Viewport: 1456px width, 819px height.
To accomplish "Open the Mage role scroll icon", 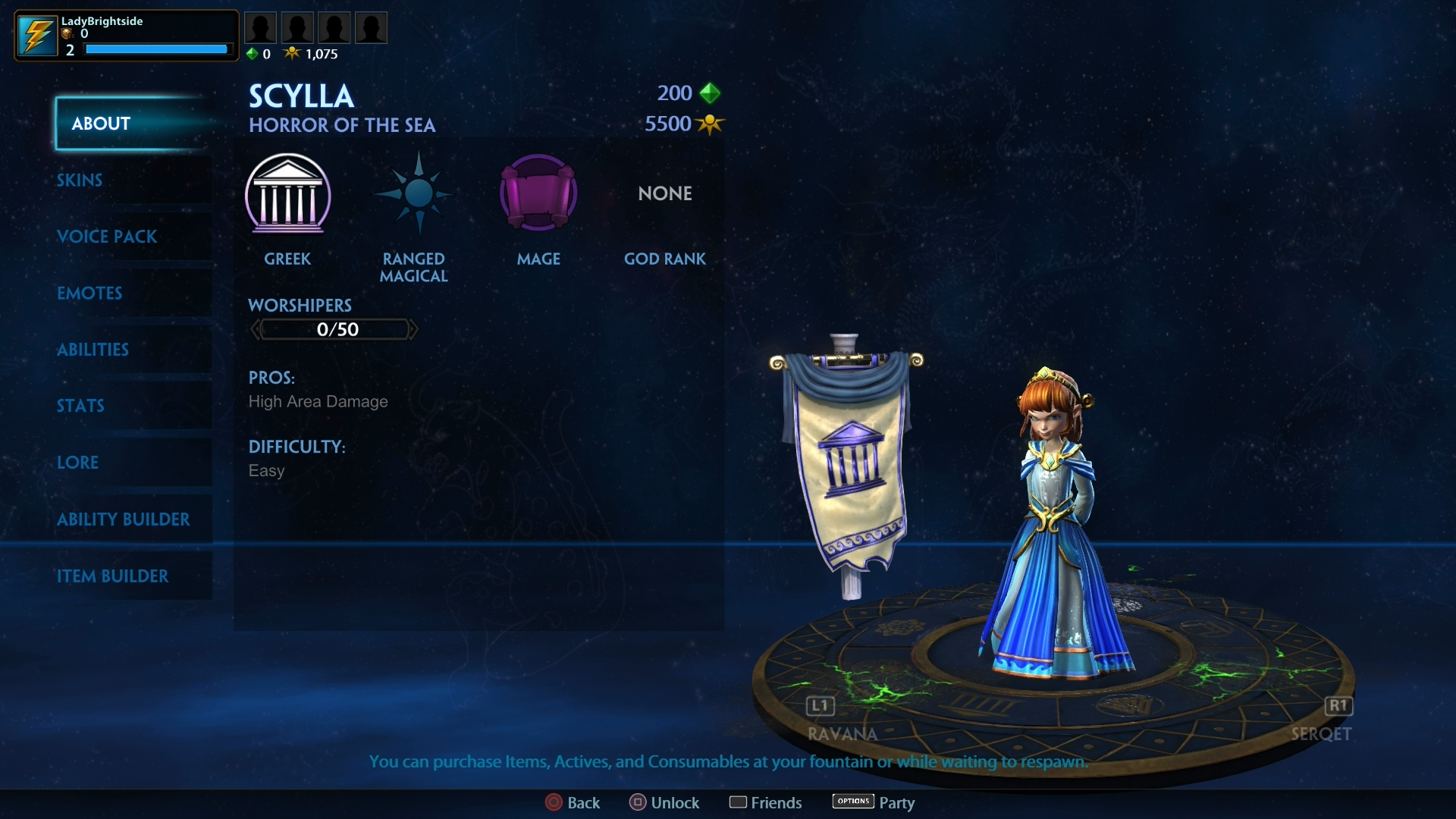I will click(538, 193).
